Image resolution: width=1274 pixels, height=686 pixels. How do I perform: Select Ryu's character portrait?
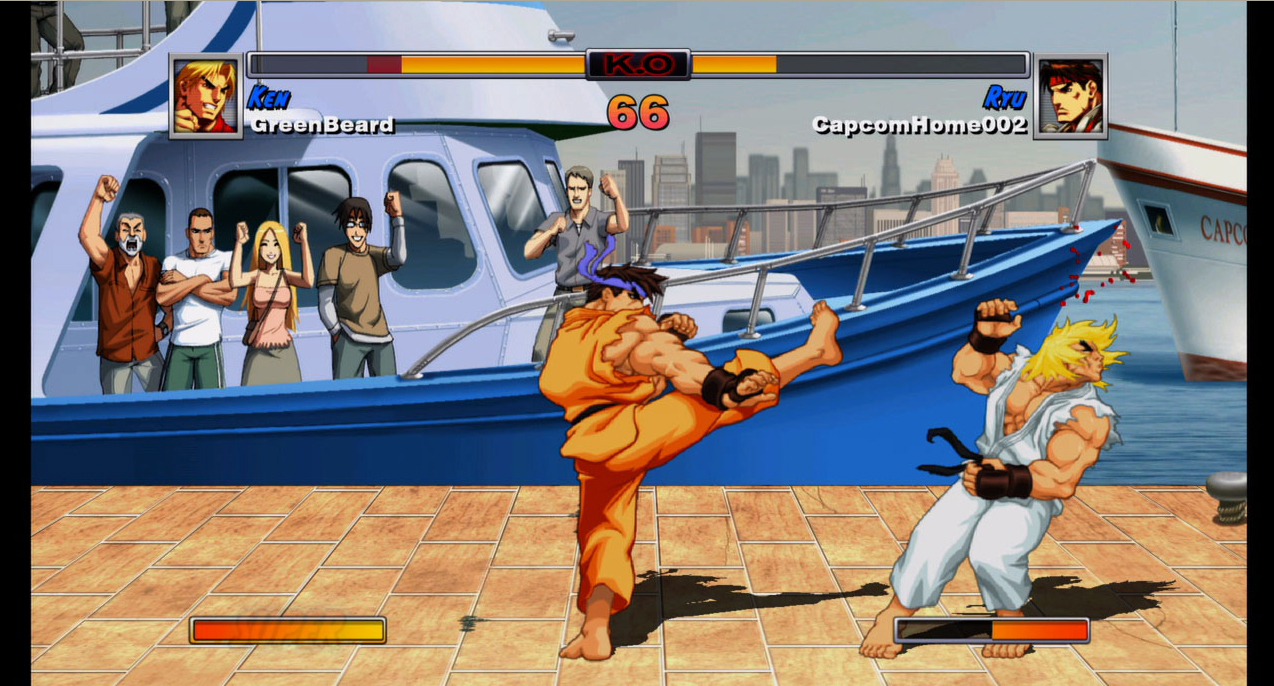click(x=1070, y=96)
